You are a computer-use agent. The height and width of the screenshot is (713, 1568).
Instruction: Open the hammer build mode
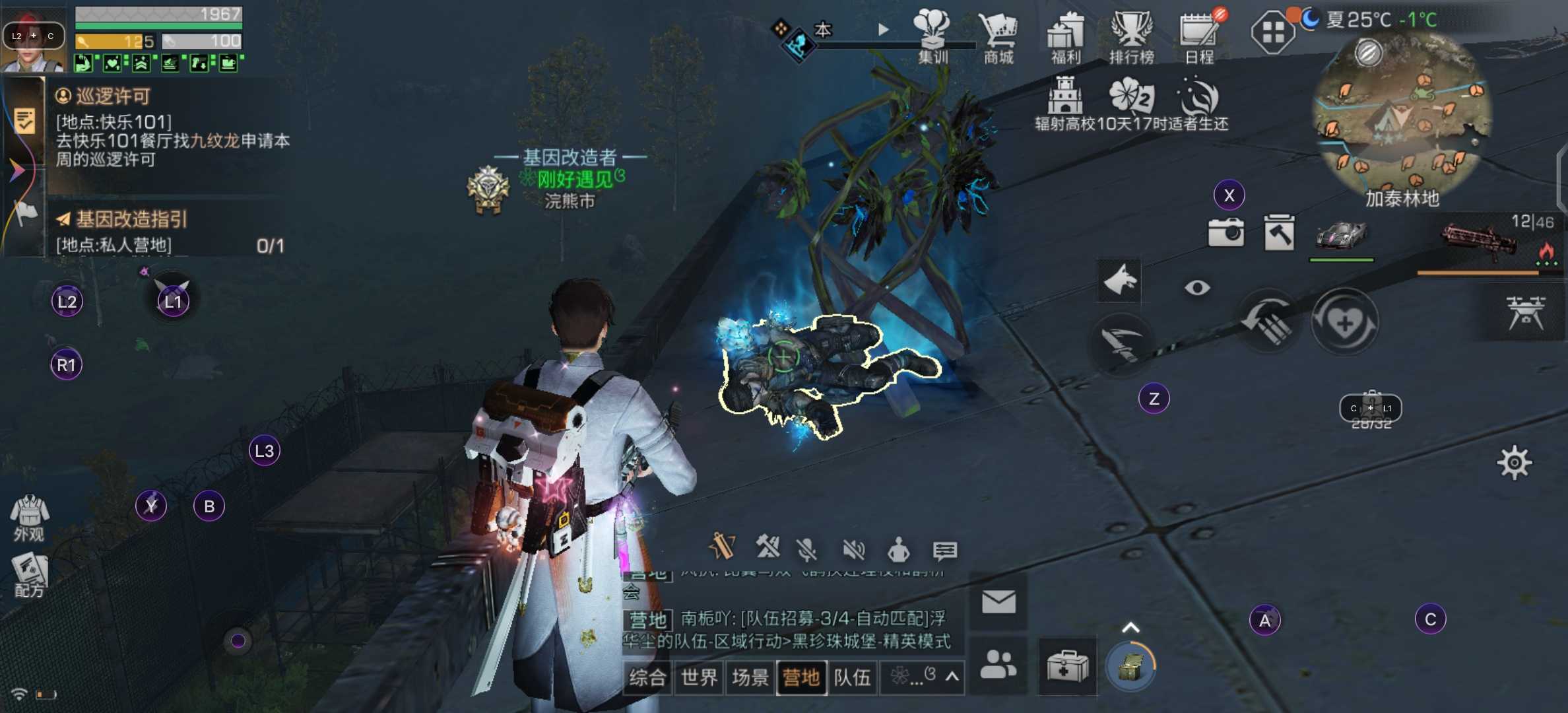point(1279,232)
